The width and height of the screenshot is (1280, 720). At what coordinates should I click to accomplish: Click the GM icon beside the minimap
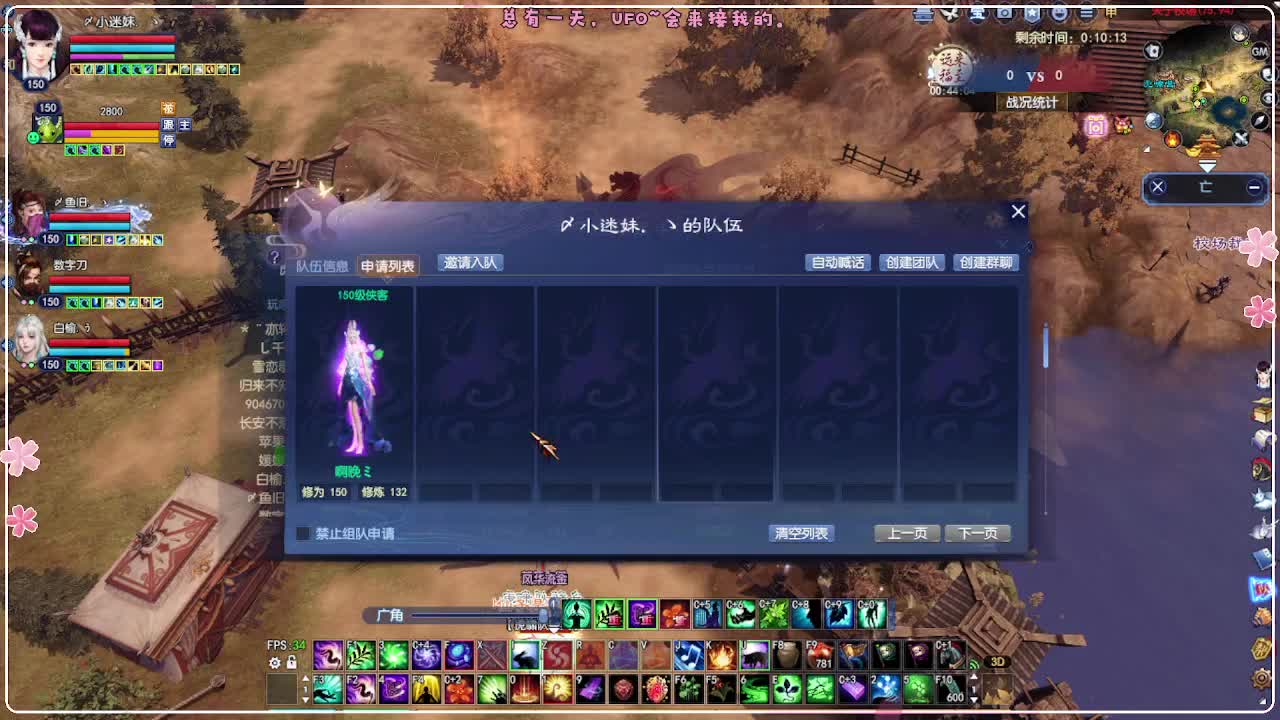(1259, 53)
